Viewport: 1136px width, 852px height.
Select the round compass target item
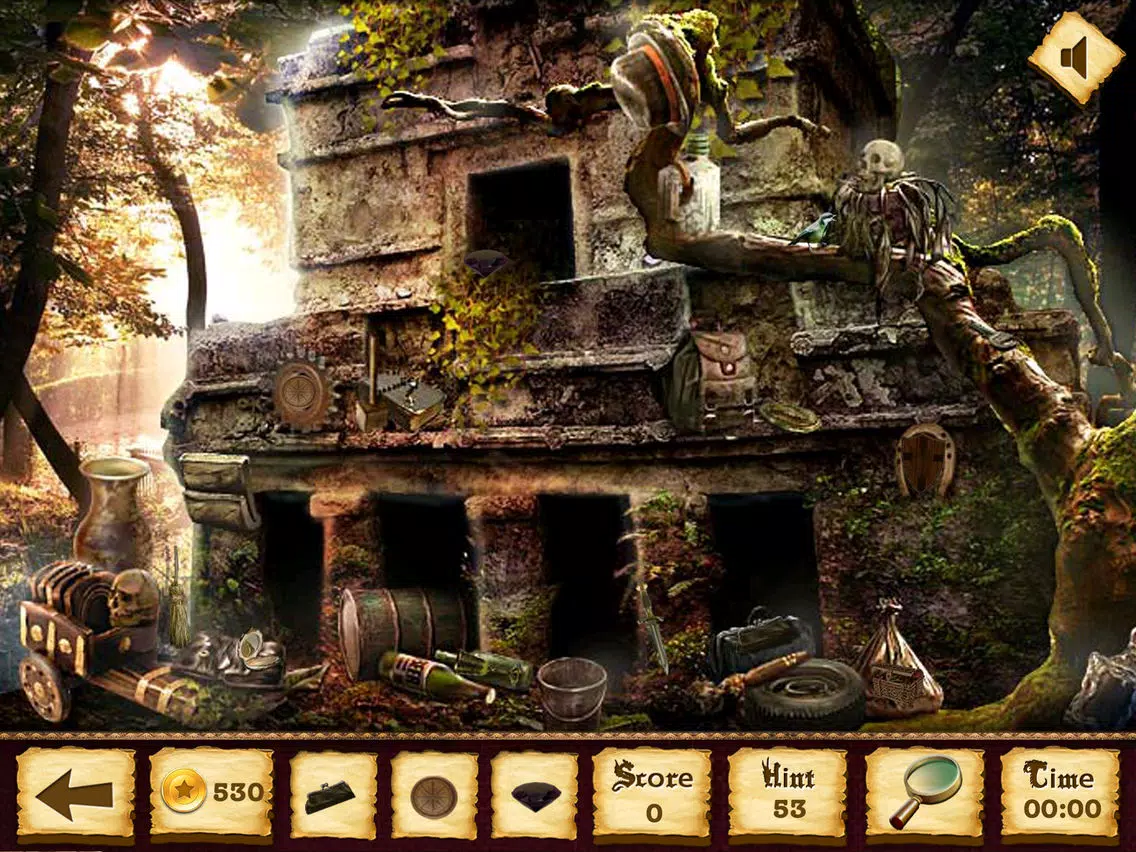(434, 796)
